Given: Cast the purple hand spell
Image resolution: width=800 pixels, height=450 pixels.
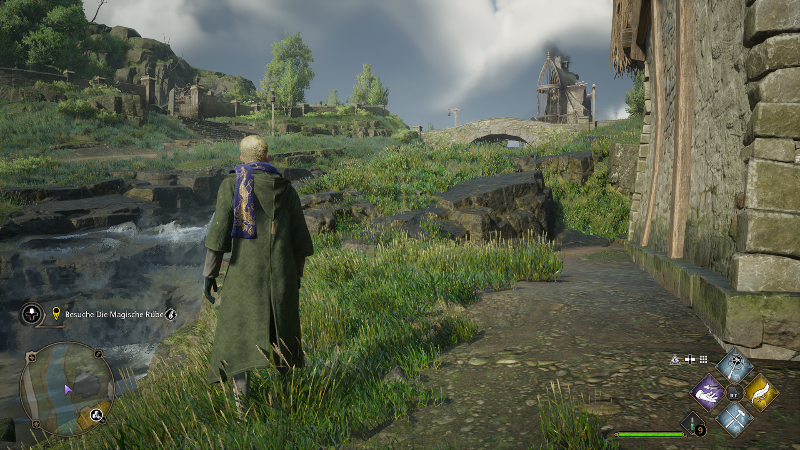Looking at the screenshot, I should tap(709, 392).
